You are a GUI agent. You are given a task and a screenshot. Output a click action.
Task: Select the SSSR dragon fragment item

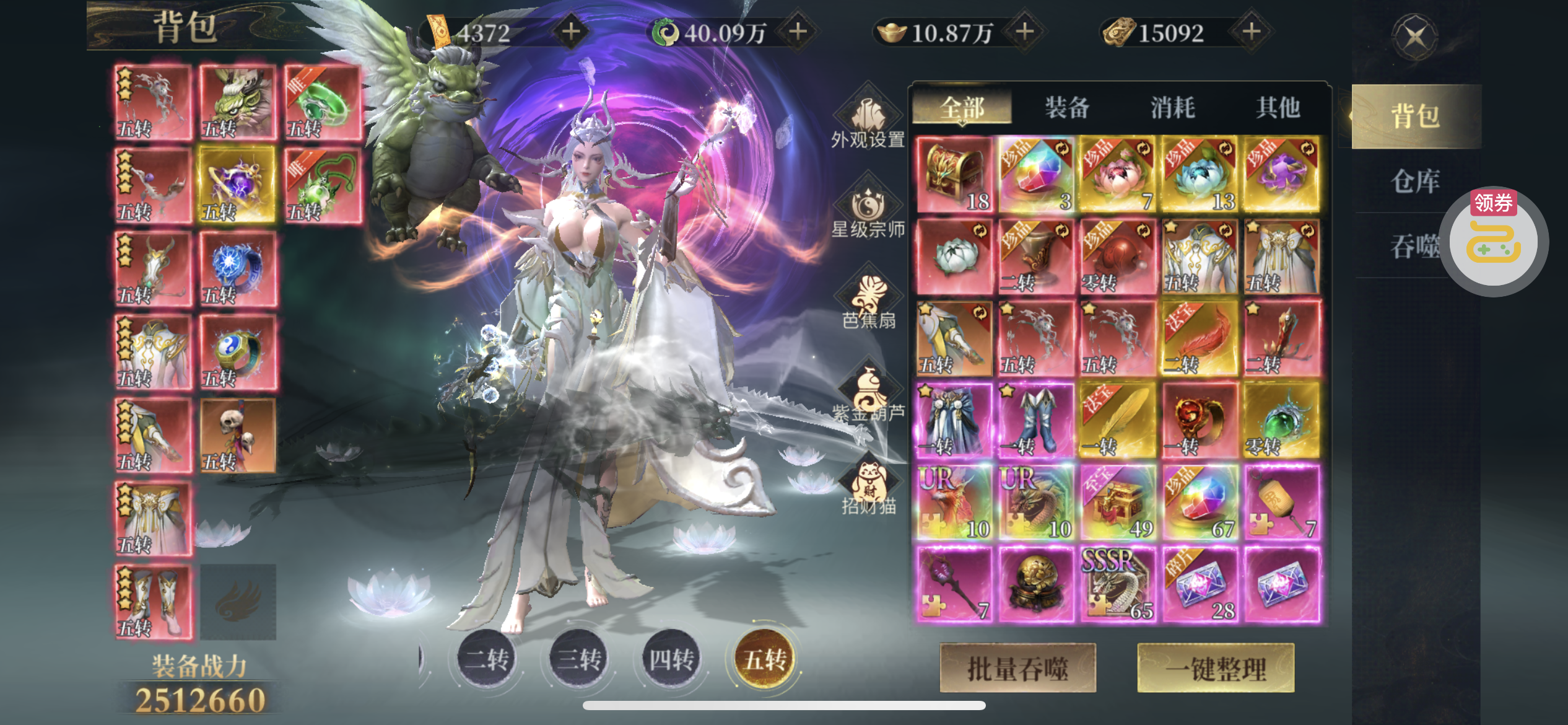(x=1118, y=584)
